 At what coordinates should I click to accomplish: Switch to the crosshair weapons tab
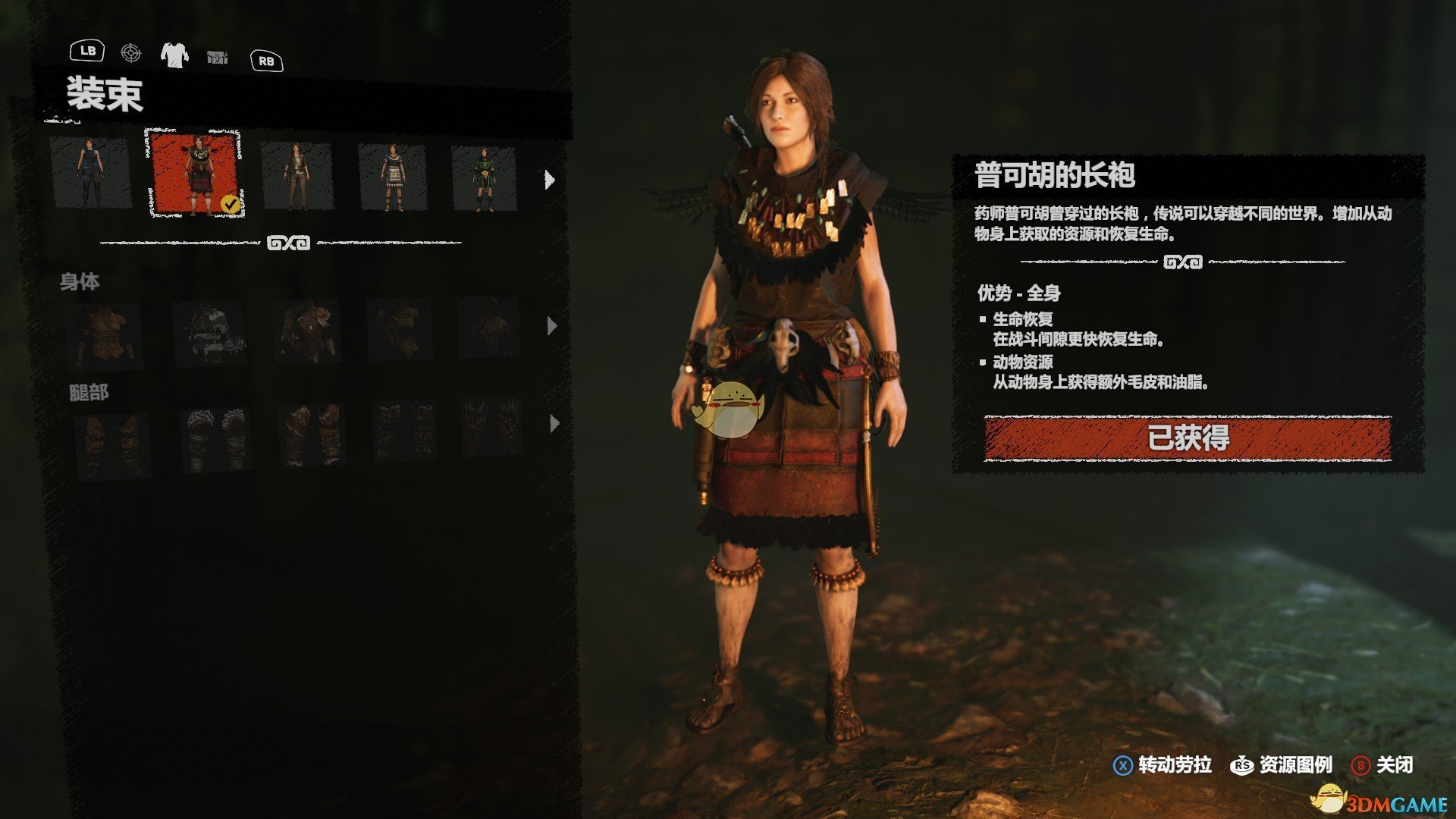131,53
